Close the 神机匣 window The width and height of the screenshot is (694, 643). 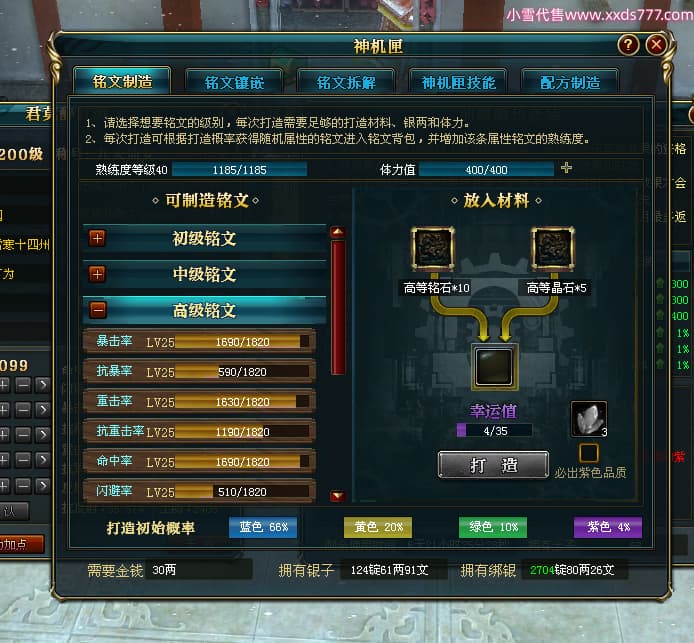coord(656,45)
